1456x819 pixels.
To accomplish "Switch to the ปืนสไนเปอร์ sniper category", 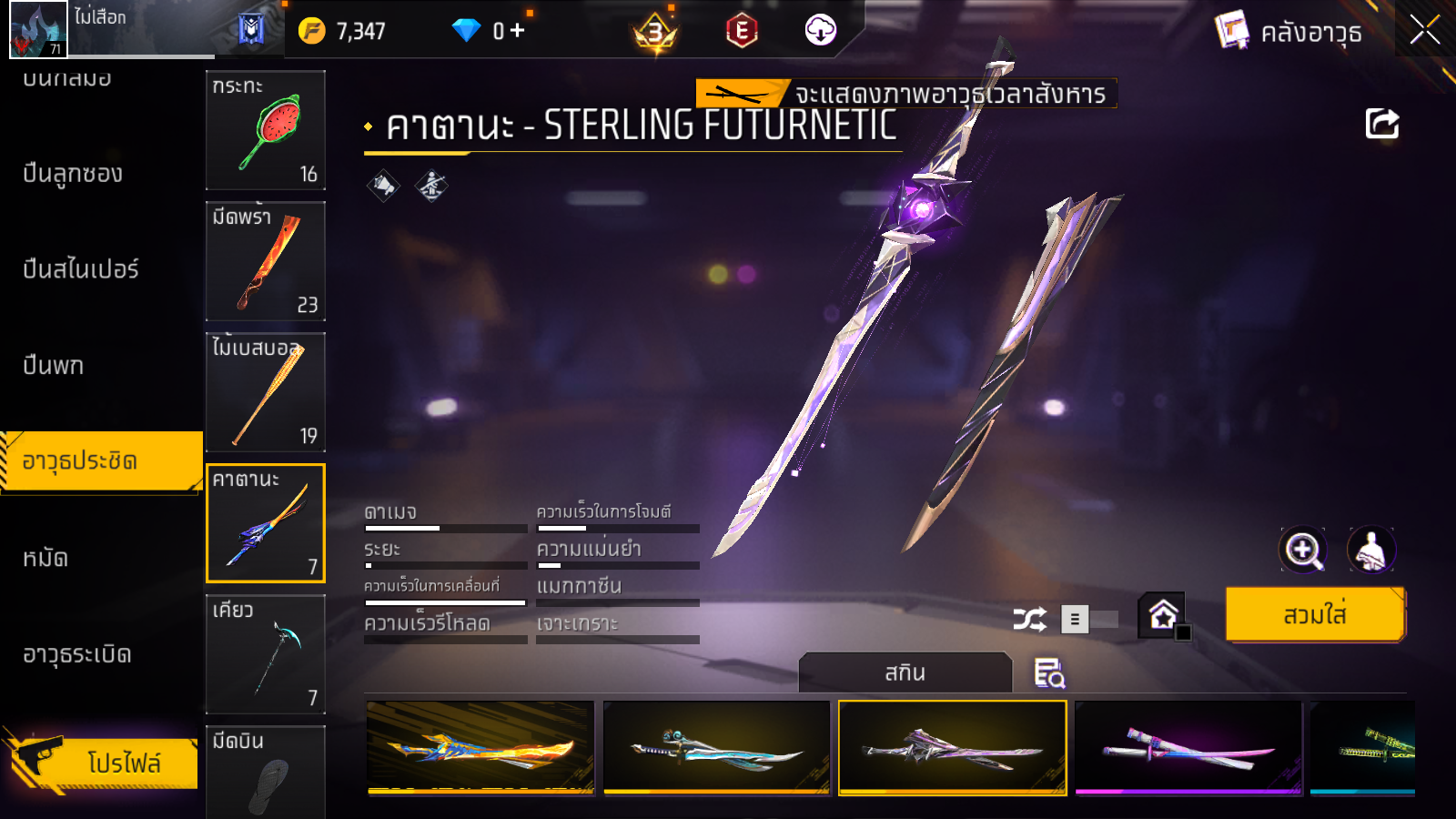I will [x=81, y=269].
